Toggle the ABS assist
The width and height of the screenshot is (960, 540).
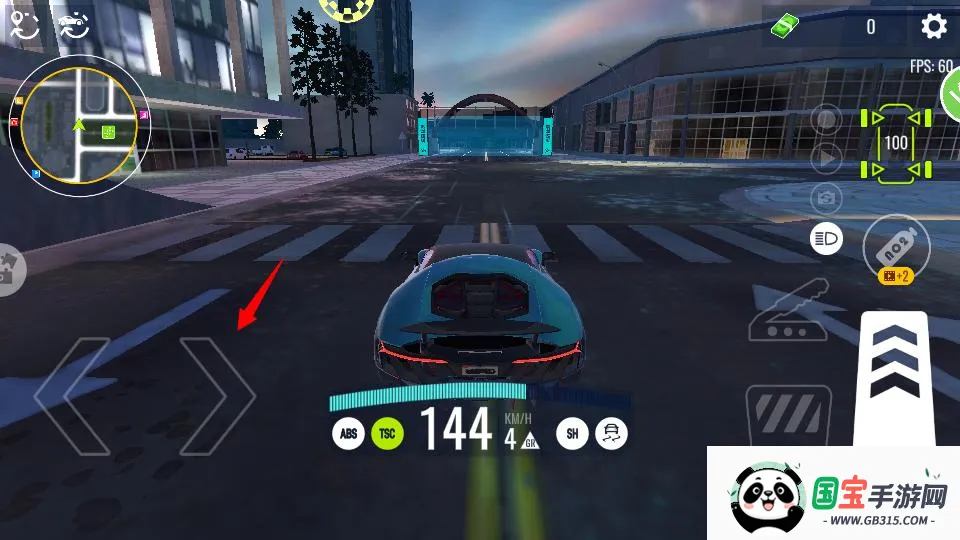pyautogui.click(x=348, y=433)
